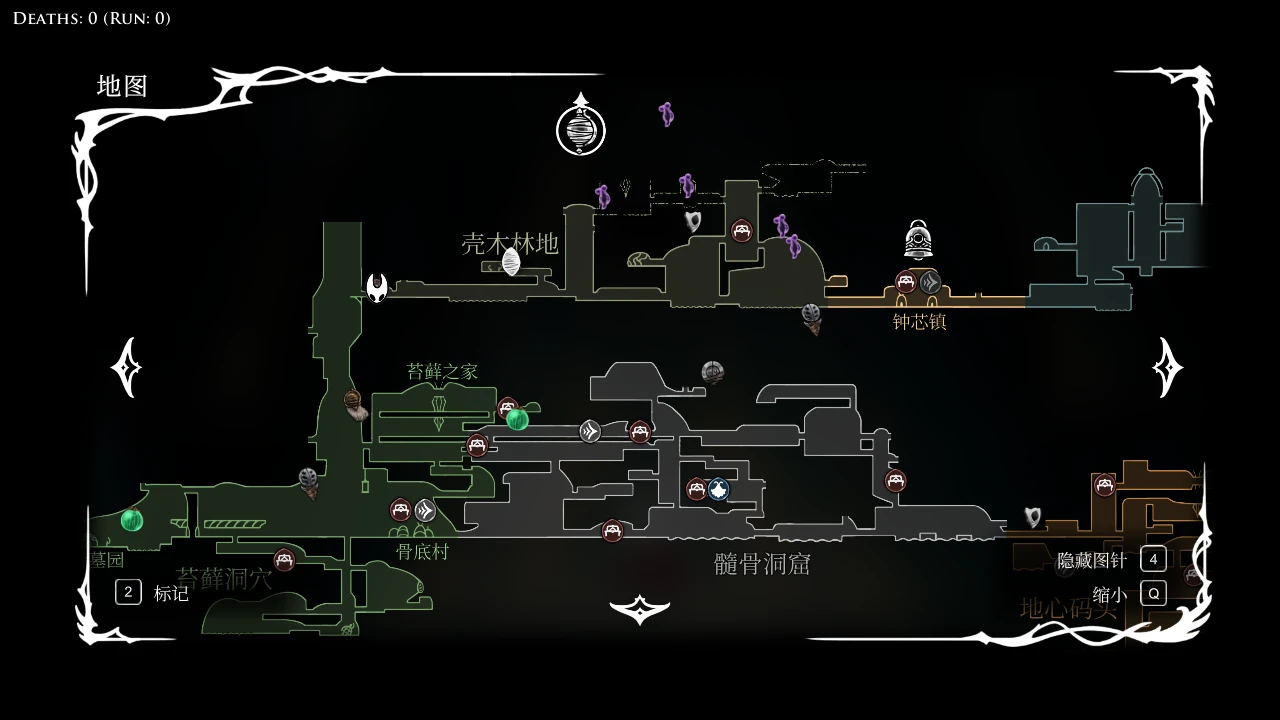
Task: Select the green fruit marker near 苔藓之家
Action: [x=516, y=421]
